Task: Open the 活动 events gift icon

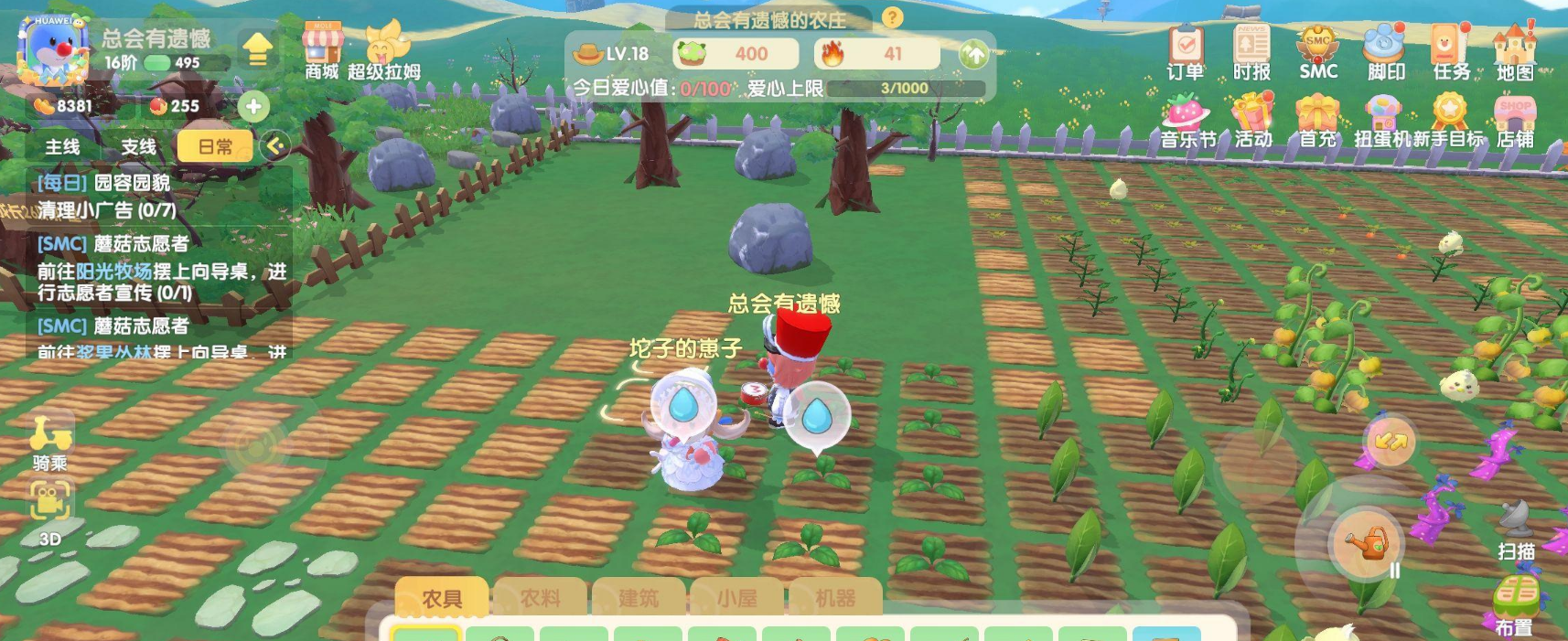Action: (1252, 123)
